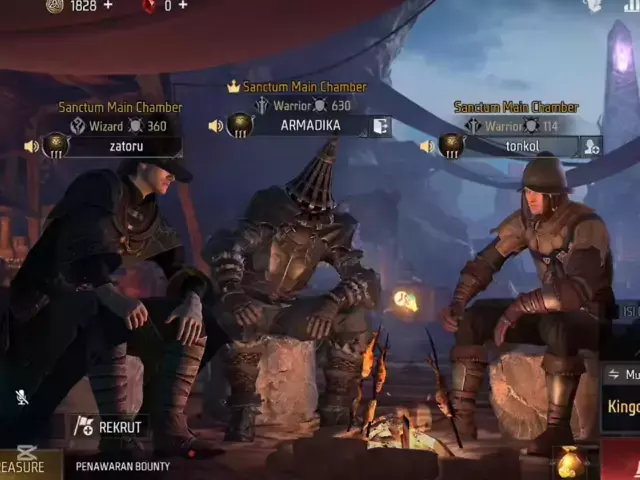This screenshot has height=480, width=640.
Task: Click the red button at bottom-right corner
Action: (622, 461)
